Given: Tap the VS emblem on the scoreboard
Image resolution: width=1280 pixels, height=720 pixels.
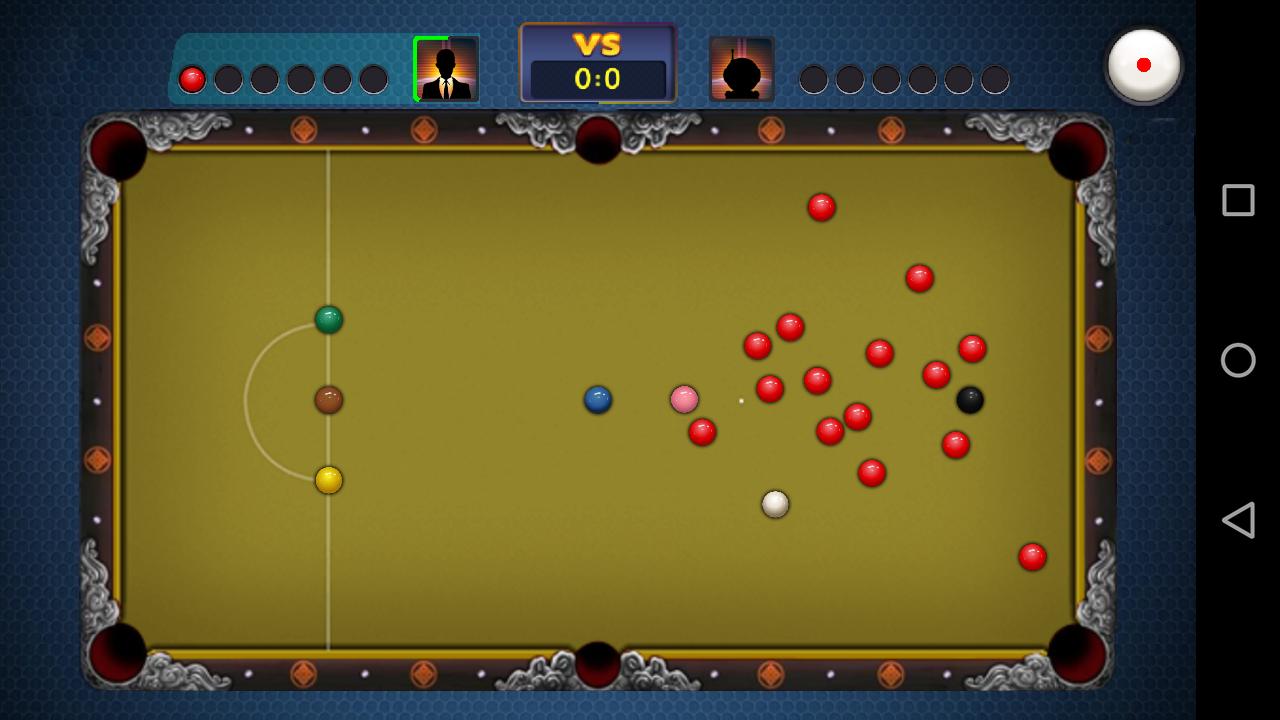Looking at the screenshot, I should (x=597, y=45).
